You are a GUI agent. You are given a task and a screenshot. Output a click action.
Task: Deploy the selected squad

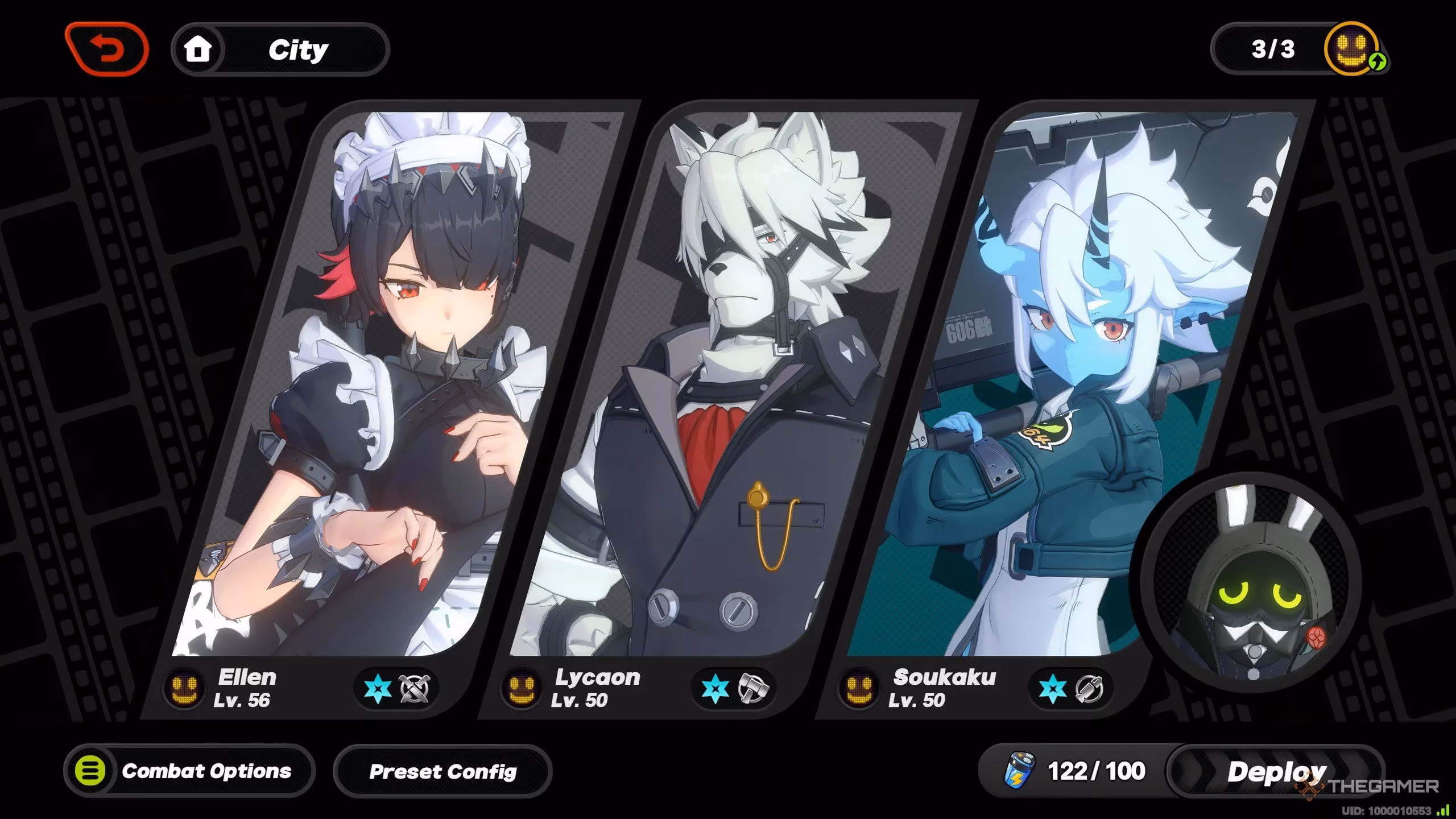pos(1276,771)
